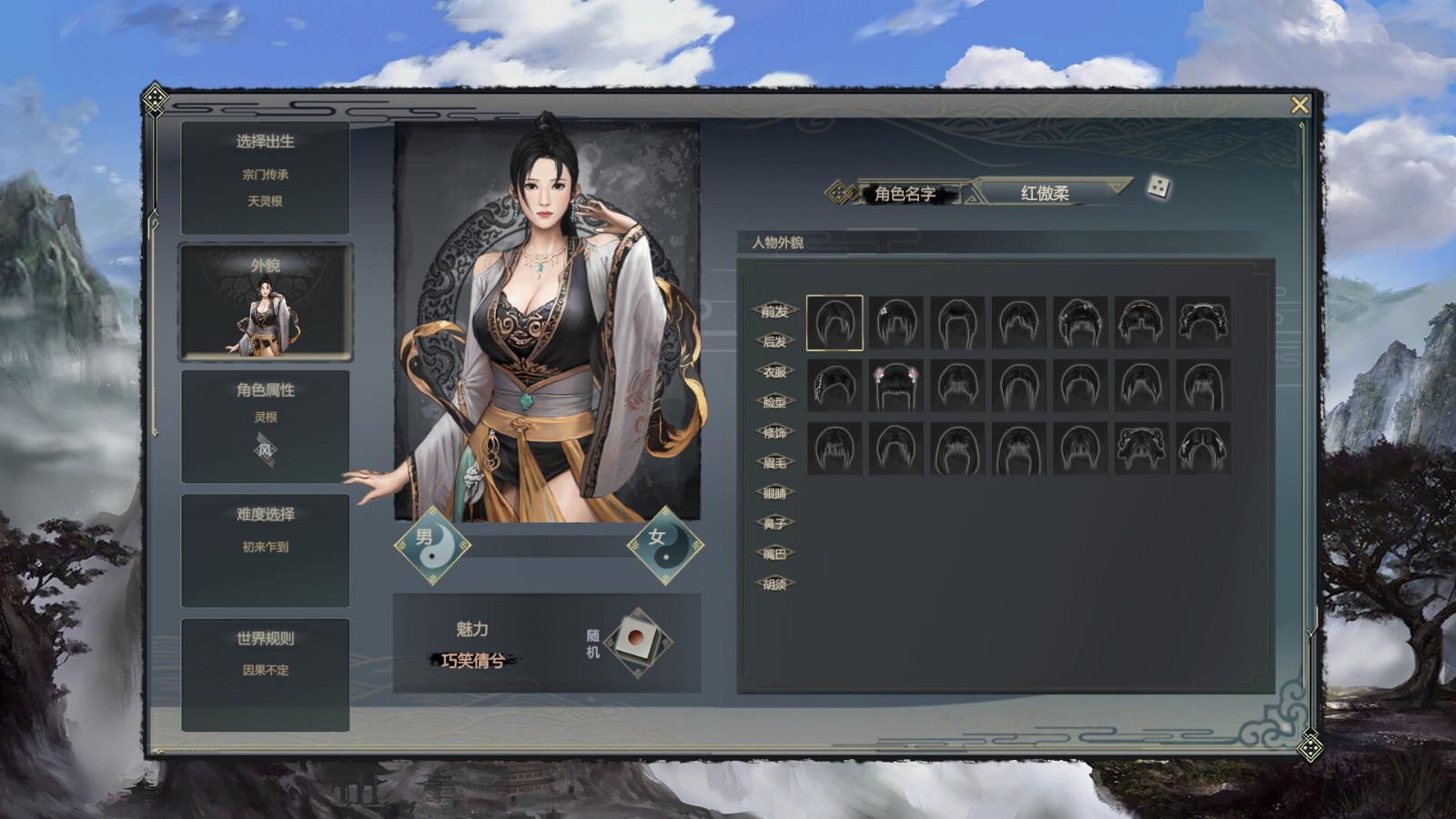Viewport: 1456px width, 819px height.
Task: Switch to the 选择出生 panel
Action: (x=264, y=142)
